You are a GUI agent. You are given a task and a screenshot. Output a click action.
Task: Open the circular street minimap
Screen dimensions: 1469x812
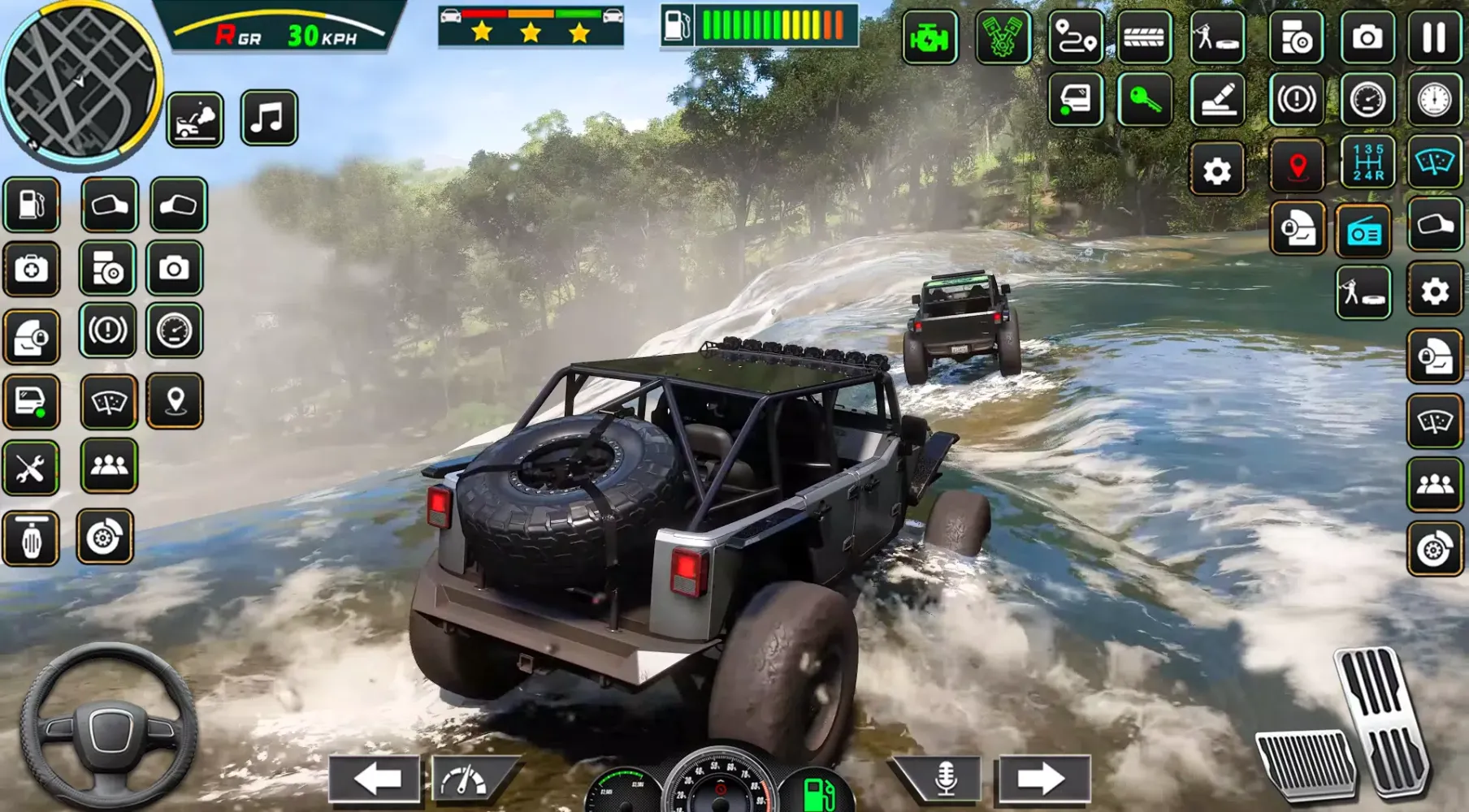80,81
